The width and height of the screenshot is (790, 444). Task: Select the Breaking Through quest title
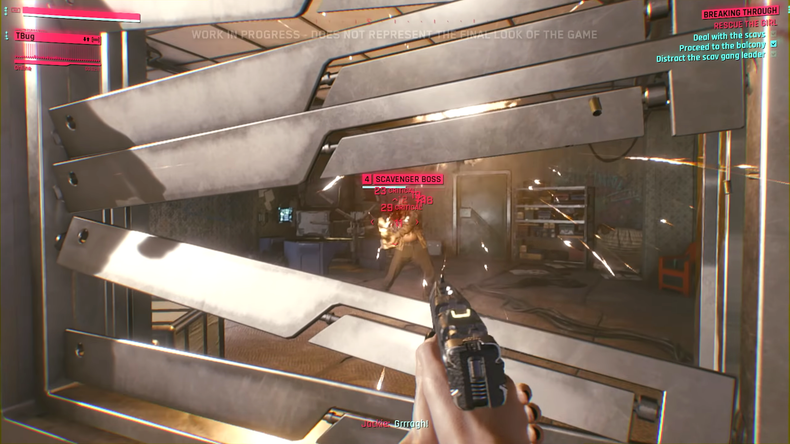coord(739,13)
